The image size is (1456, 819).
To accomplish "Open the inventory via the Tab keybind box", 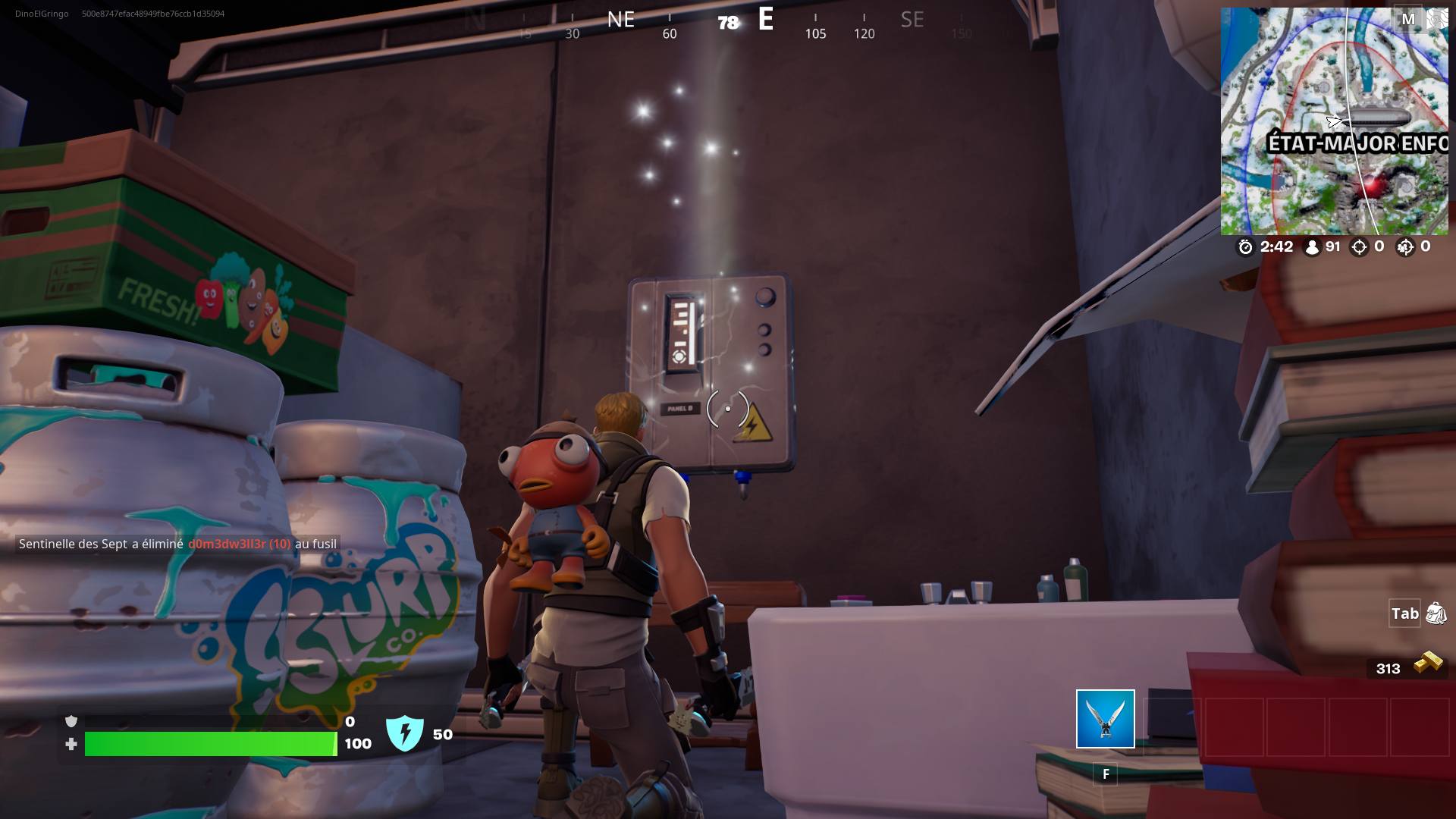I will click(1404, 613).
